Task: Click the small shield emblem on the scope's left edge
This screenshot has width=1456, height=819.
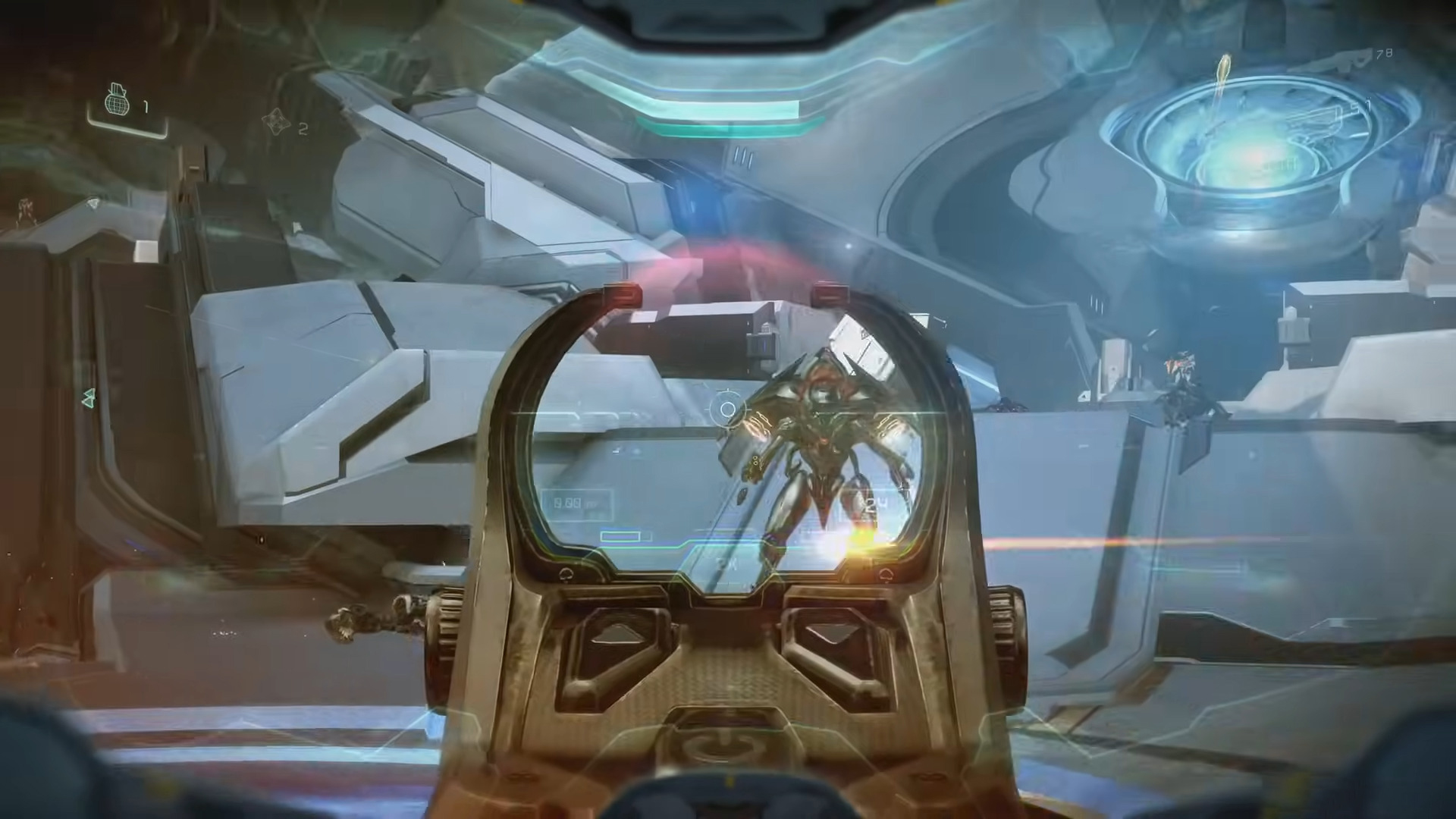Action: coord(566,573)
